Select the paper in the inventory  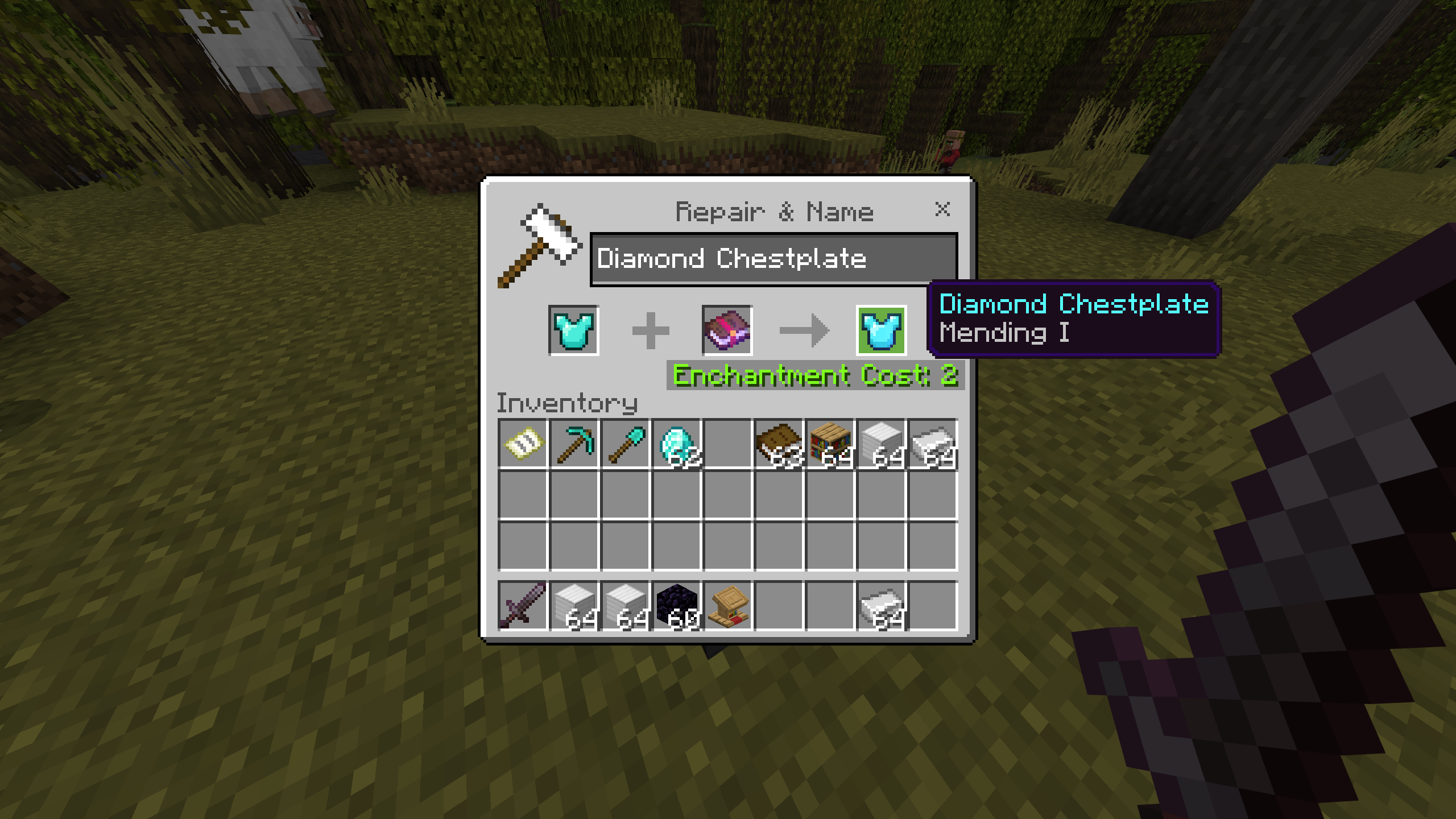pos(523,444)
